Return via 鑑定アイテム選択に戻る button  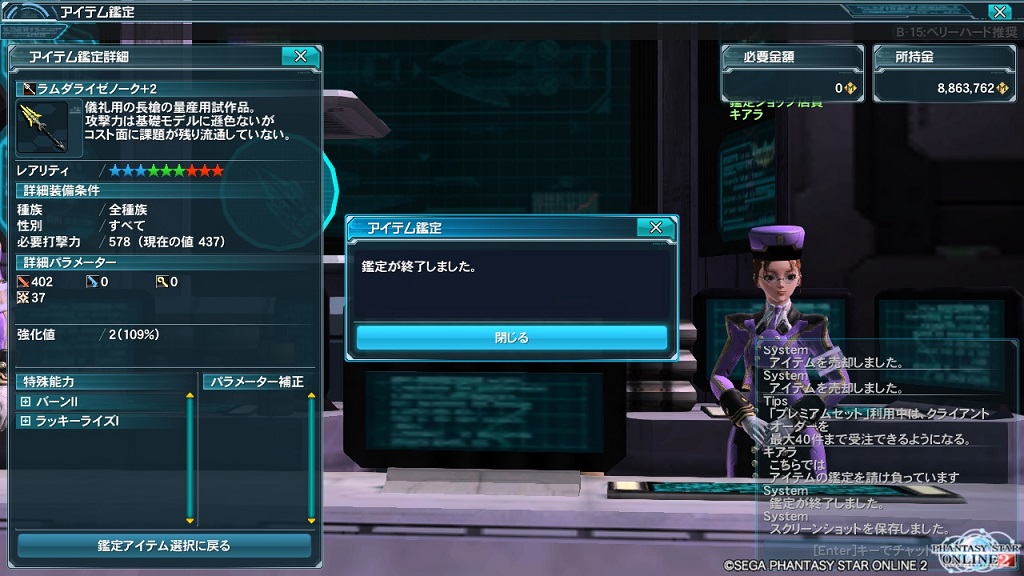point(164,546)
